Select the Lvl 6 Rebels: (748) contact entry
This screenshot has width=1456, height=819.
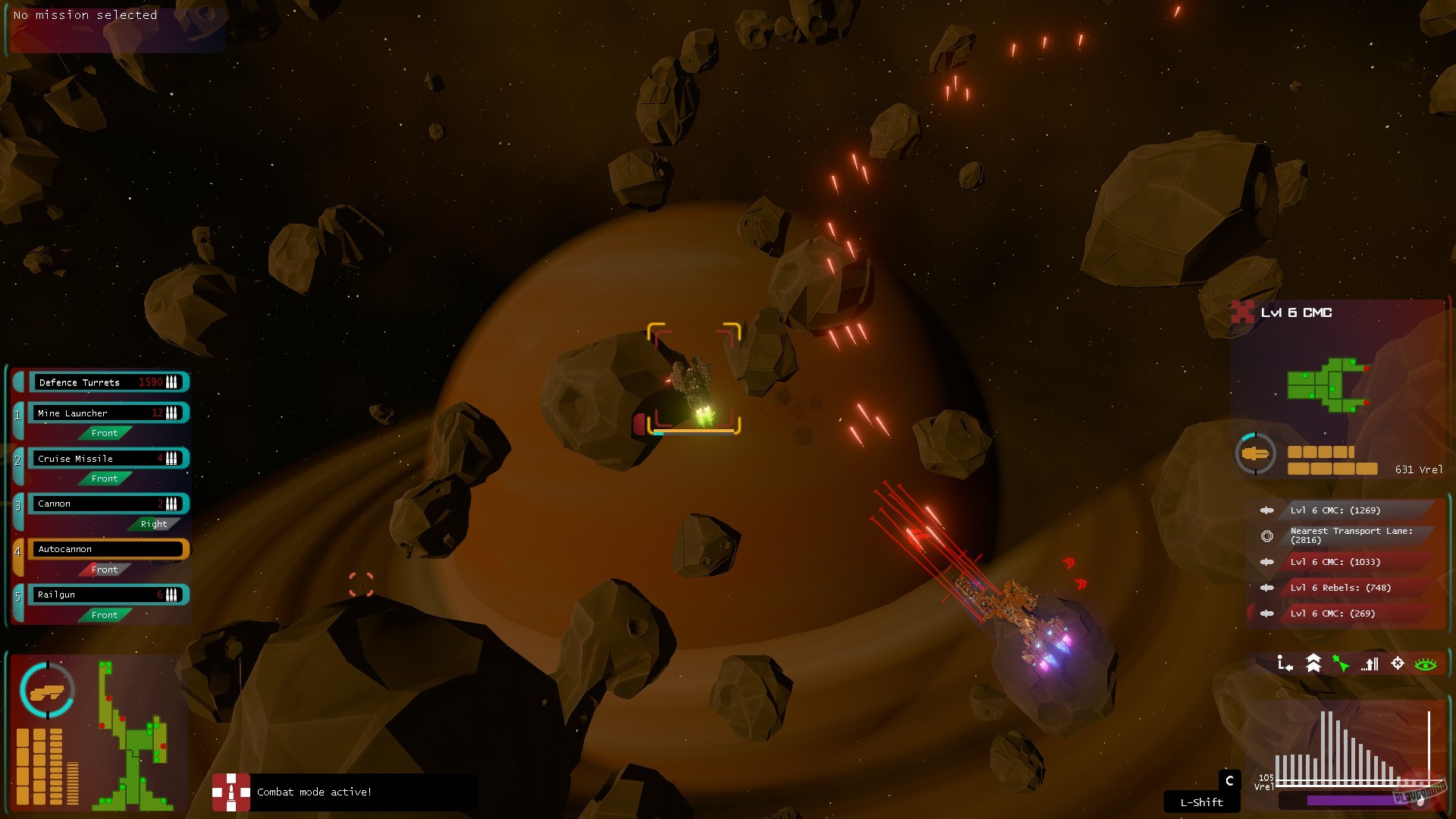click(x=1338, y=587)
